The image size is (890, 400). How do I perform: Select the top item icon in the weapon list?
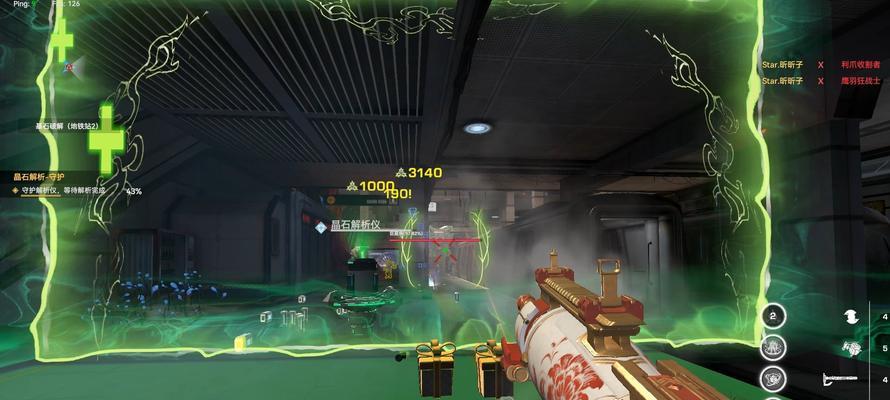coord(851,316)
